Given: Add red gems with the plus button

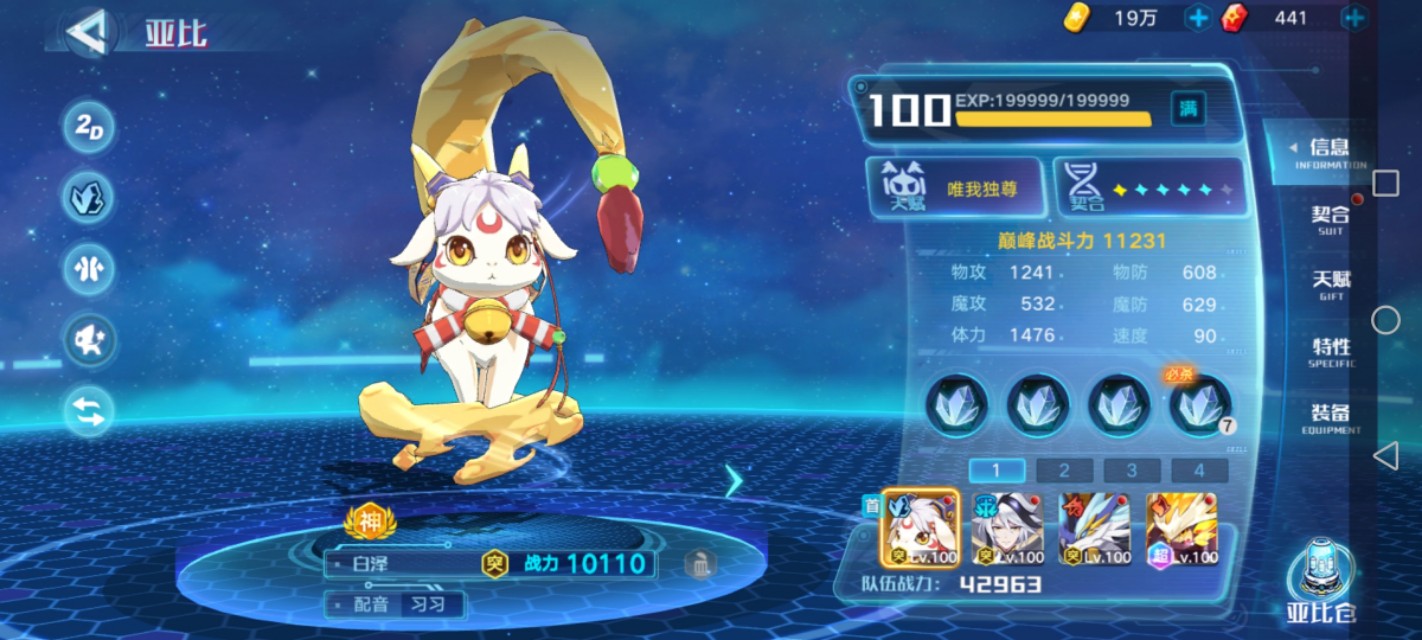Looking at the screenshot, I should point(1353,18).
